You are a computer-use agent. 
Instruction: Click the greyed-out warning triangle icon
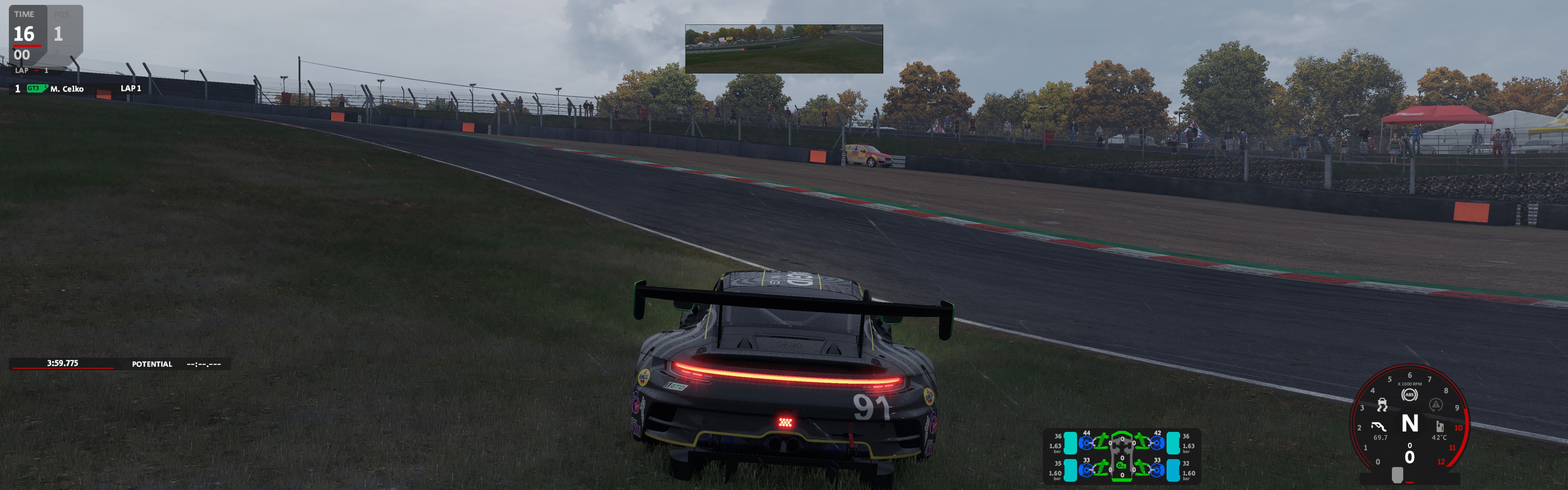coord(1436,405)
